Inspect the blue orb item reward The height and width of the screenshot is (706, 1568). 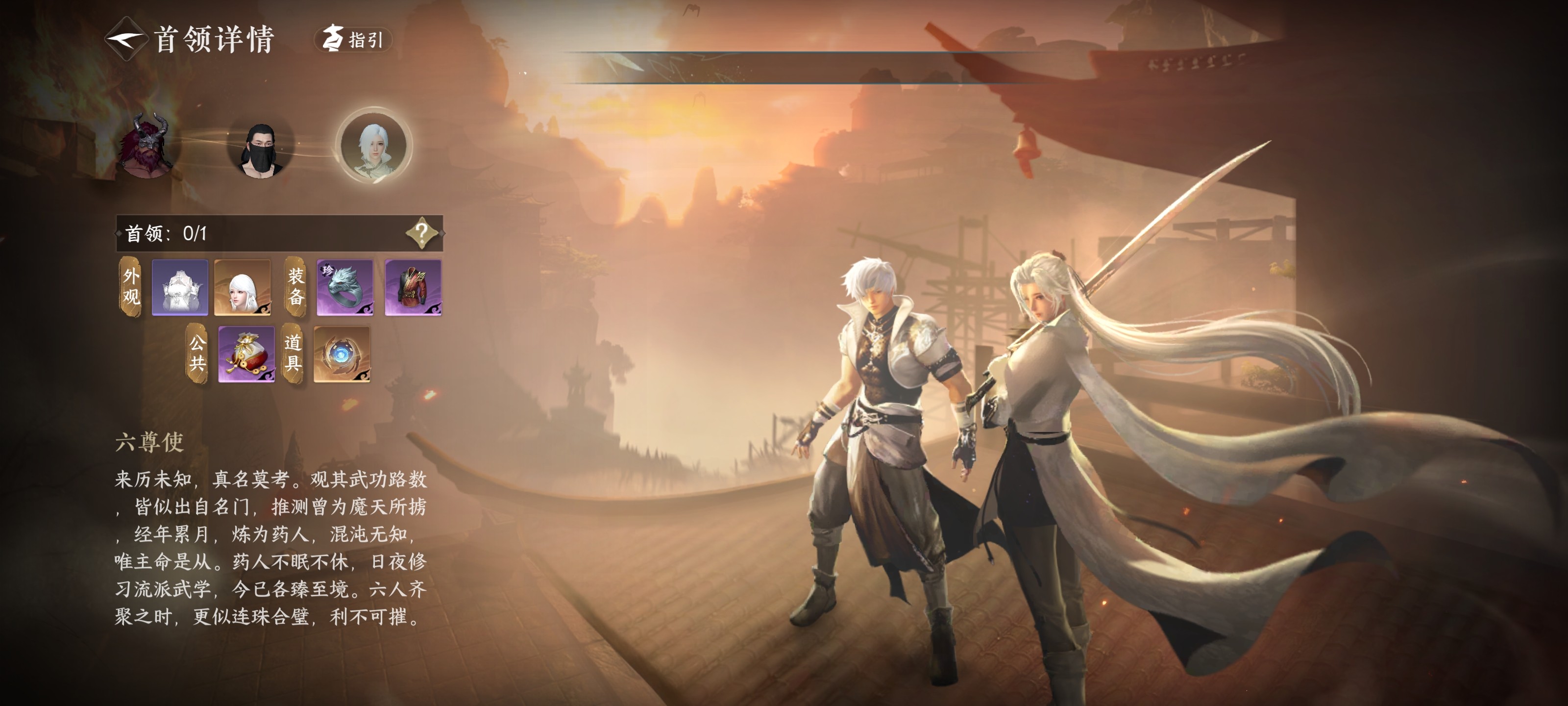coord(342,354)
